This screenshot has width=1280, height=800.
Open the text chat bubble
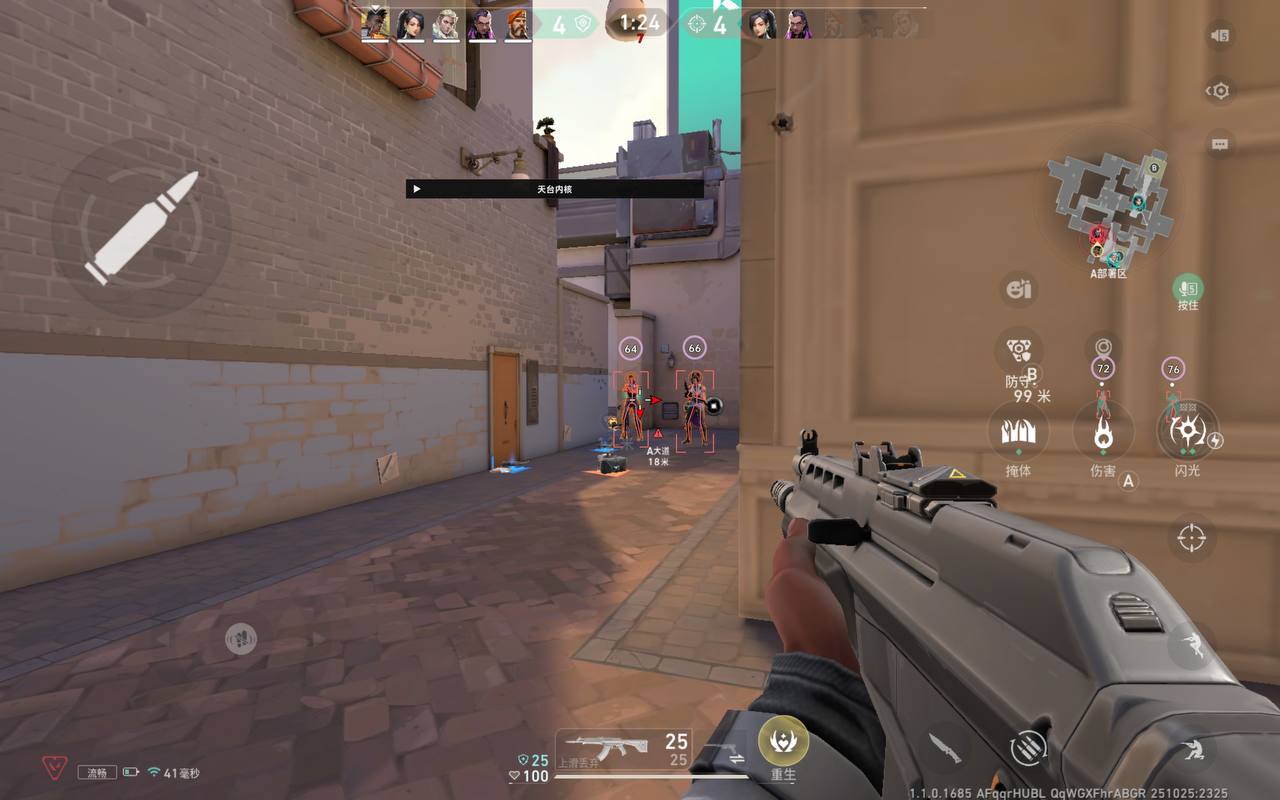pos(1219,144)
